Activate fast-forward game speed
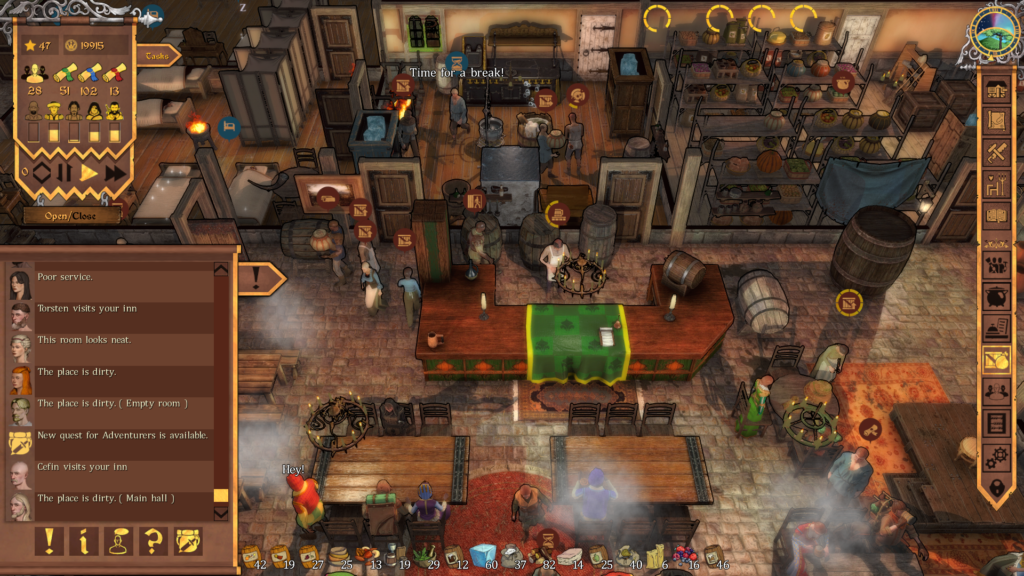 pos(115,173)
